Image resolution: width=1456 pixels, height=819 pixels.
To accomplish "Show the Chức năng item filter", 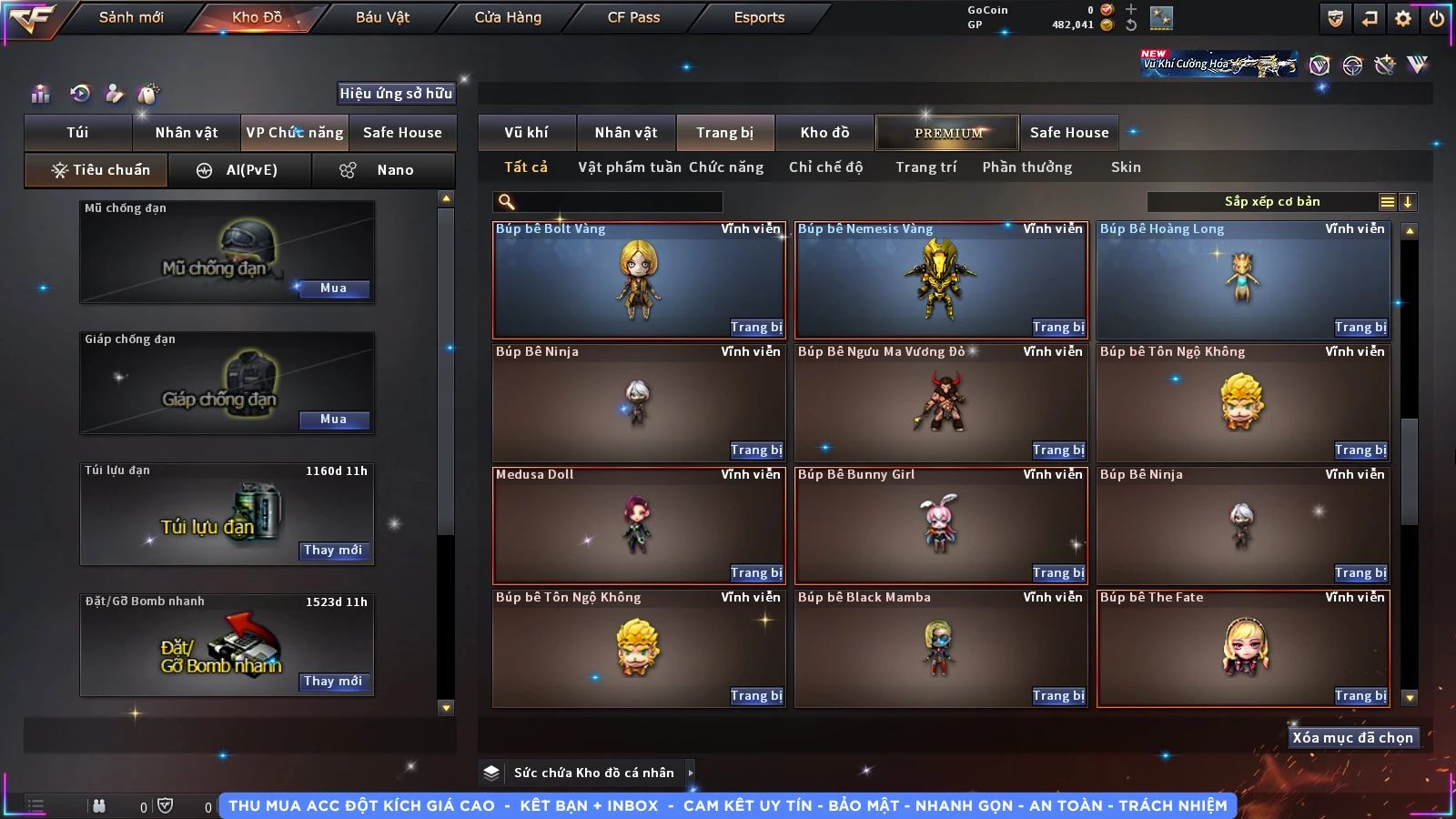I will [x=725, y=167].
